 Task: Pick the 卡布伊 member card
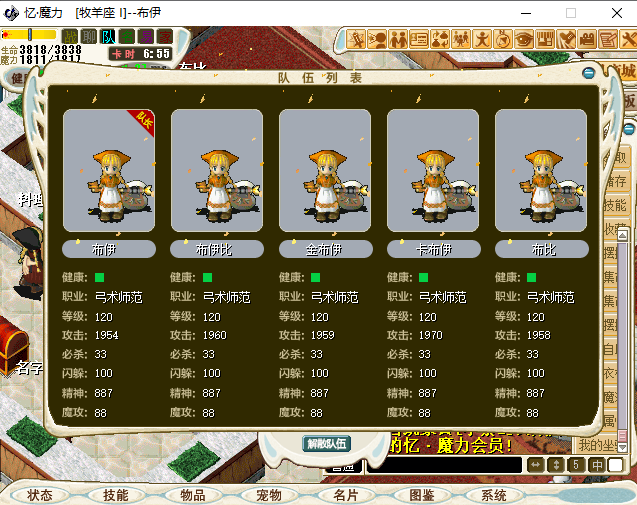[433, 171]
